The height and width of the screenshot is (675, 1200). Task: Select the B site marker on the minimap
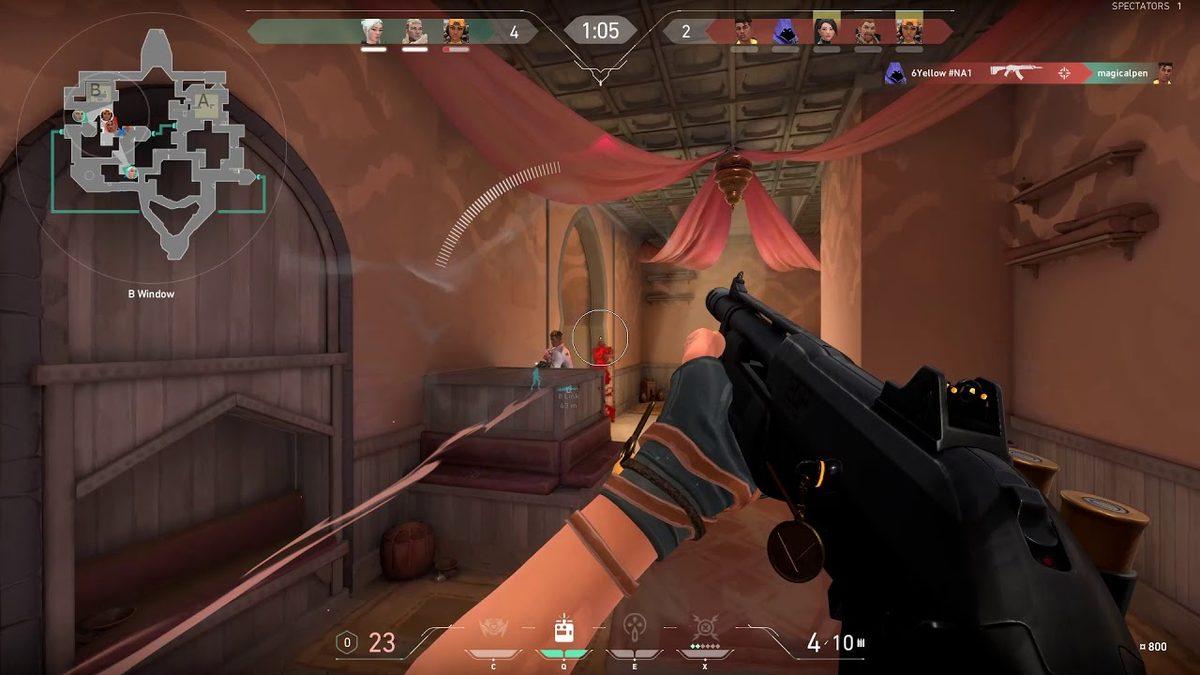click(97, 91)
